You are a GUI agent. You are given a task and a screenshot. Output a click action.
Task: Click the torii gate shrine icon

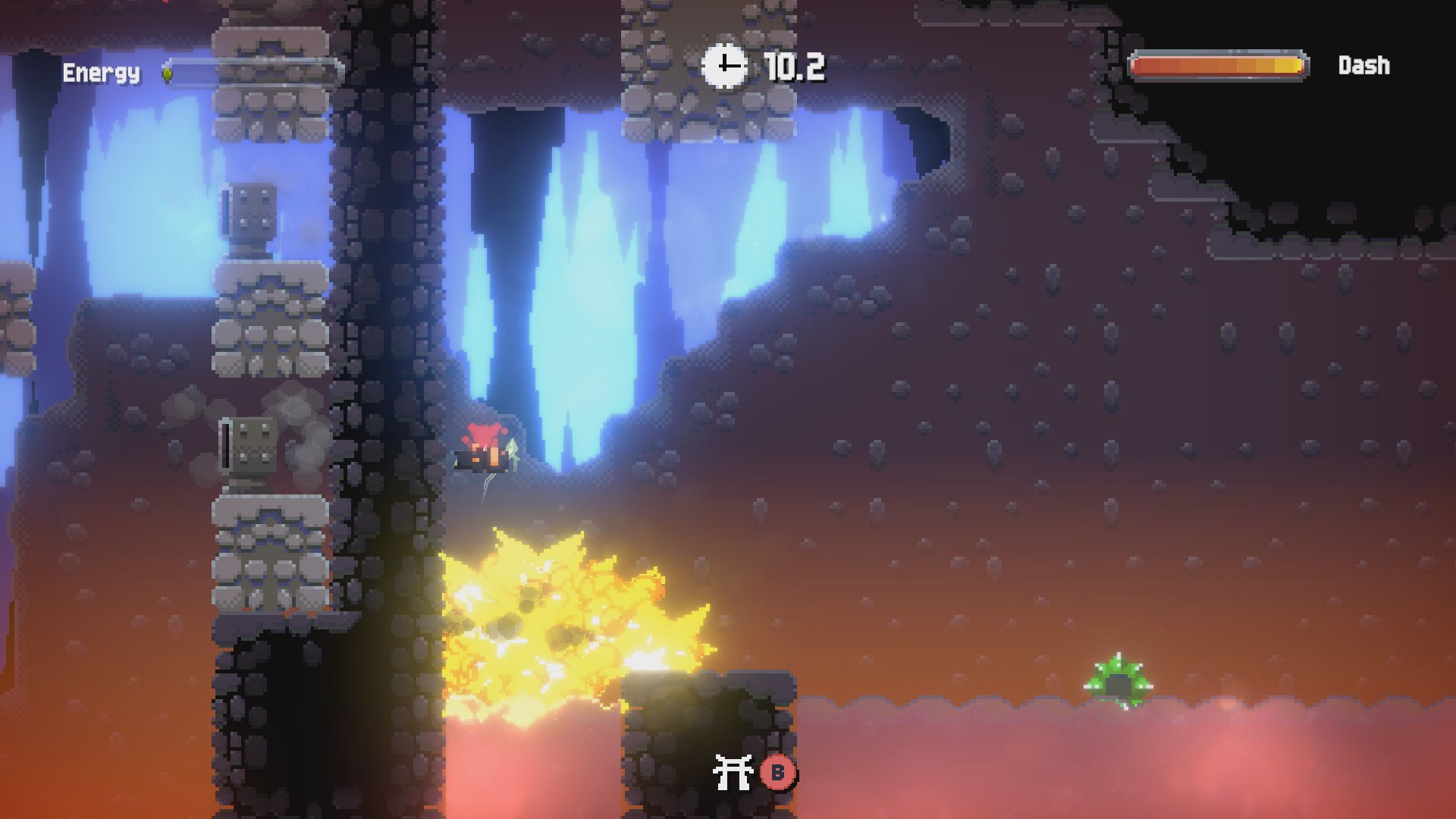coord(733,770)
